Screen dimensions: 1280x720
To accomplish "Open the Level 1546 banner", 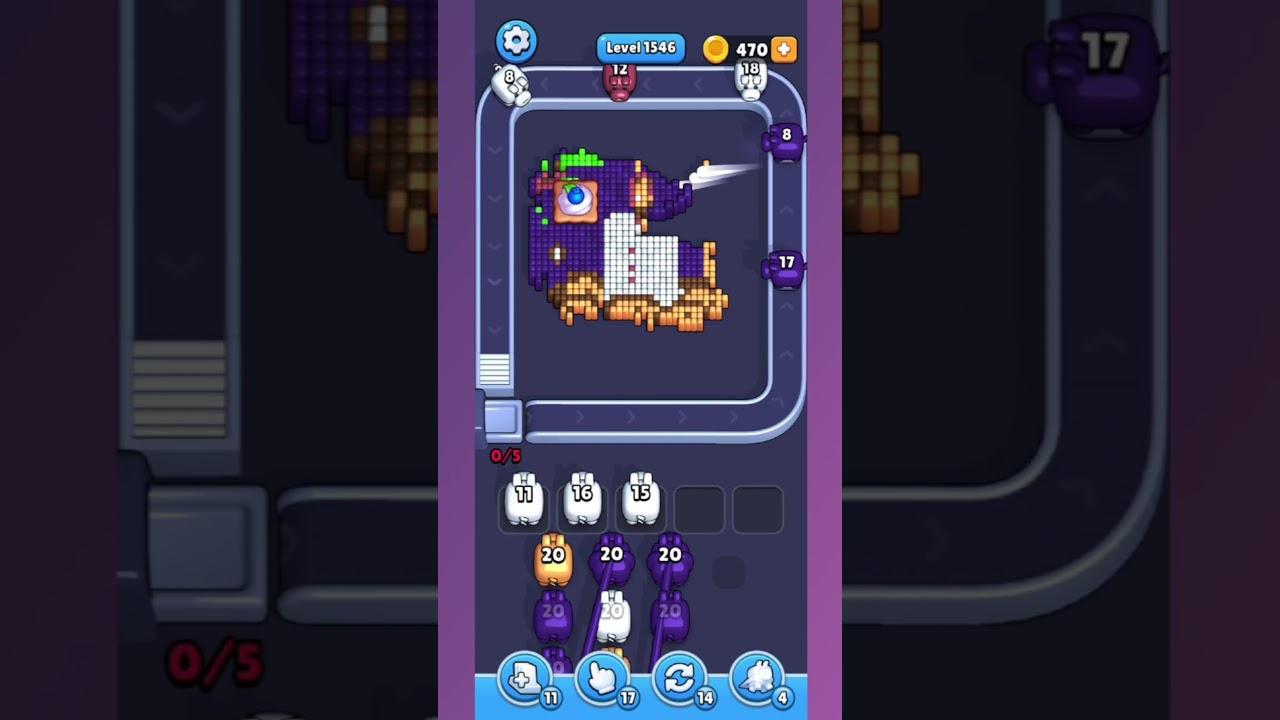I will pyautogui.click(x=640, y=47).
